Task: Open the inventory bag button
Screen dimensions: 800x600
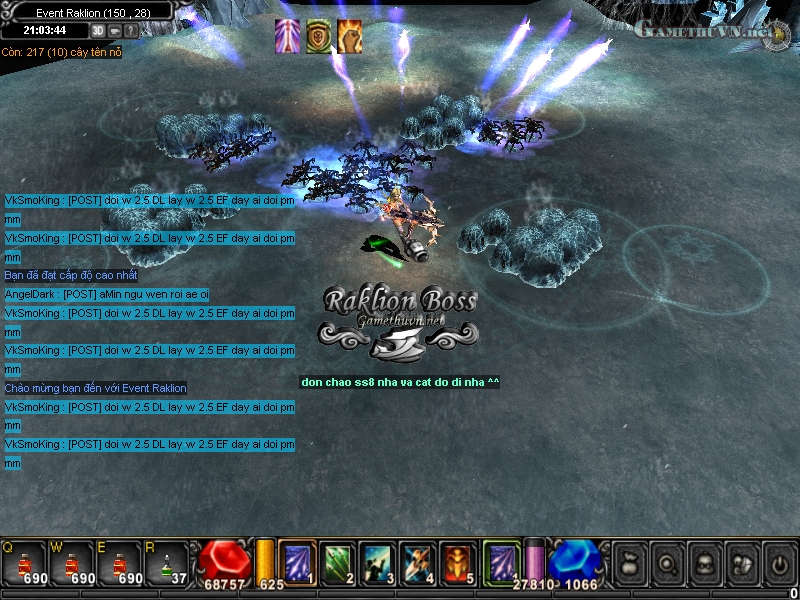Action: pyautogui.click(x=629, y=562)
